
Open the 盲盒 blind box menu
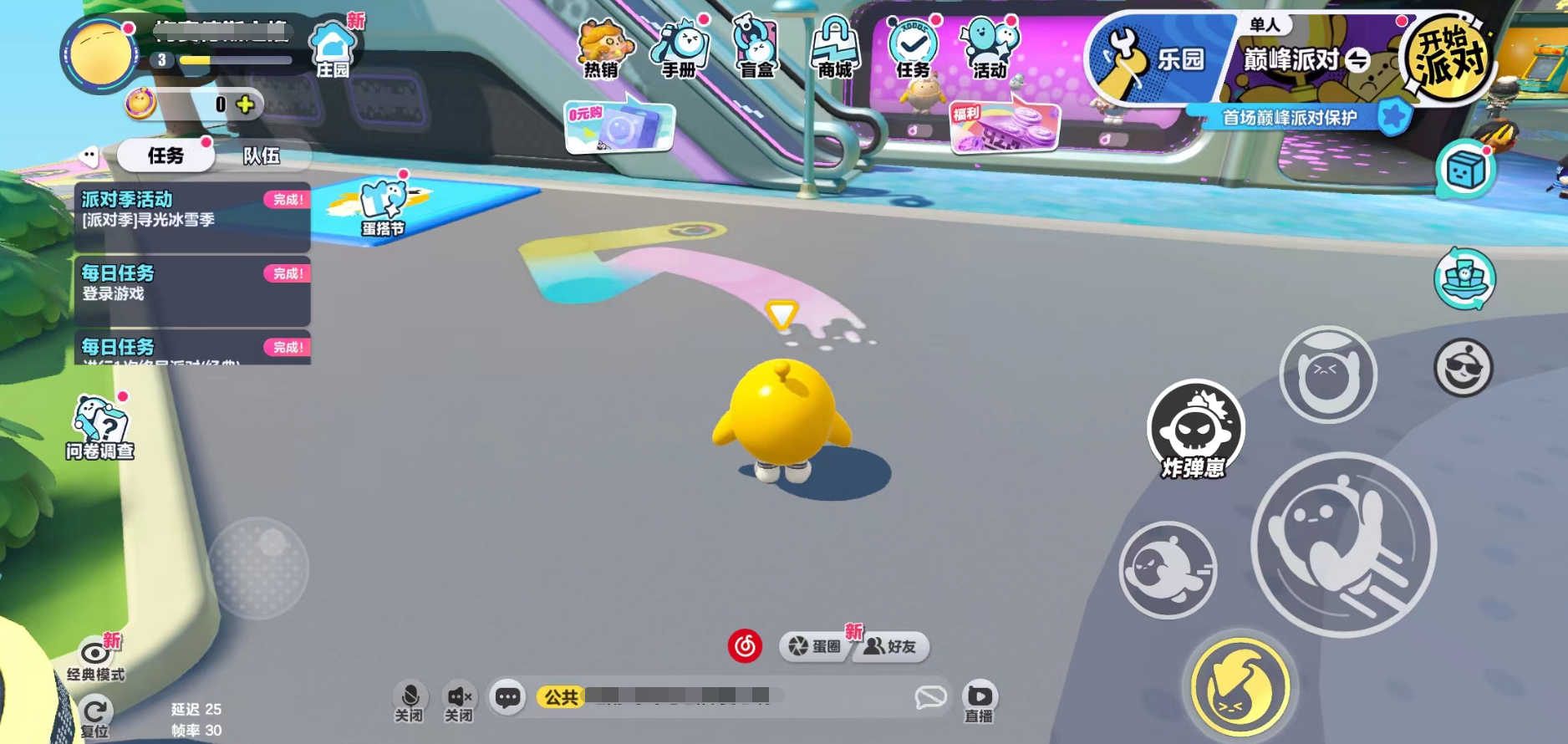[x=757, y=48]
